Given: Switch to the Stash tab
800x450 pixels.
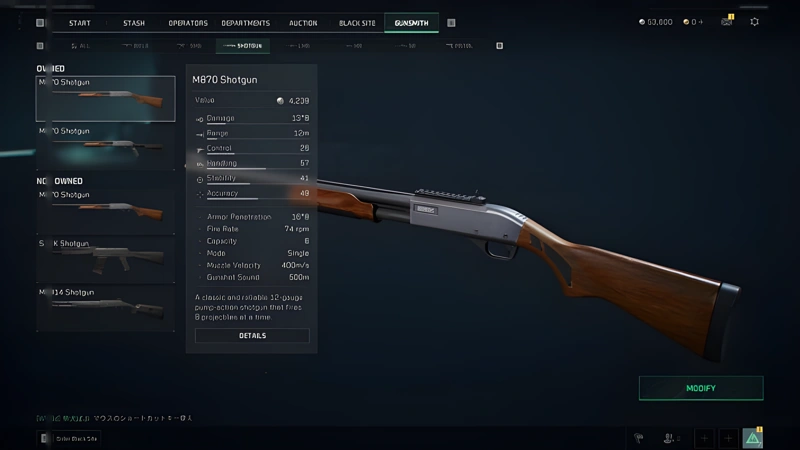Looking at the screenshot, I should coord(133,22).
